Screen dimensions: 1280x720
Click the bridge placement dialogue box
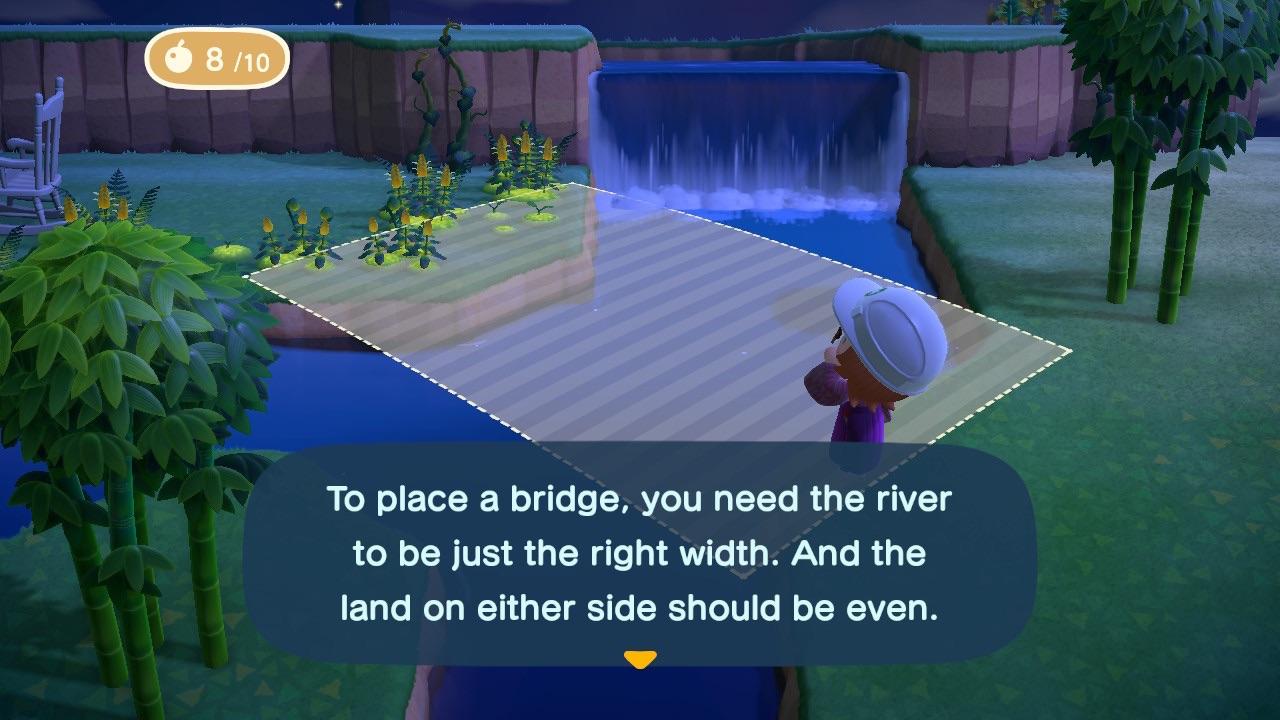coord(640,553)
